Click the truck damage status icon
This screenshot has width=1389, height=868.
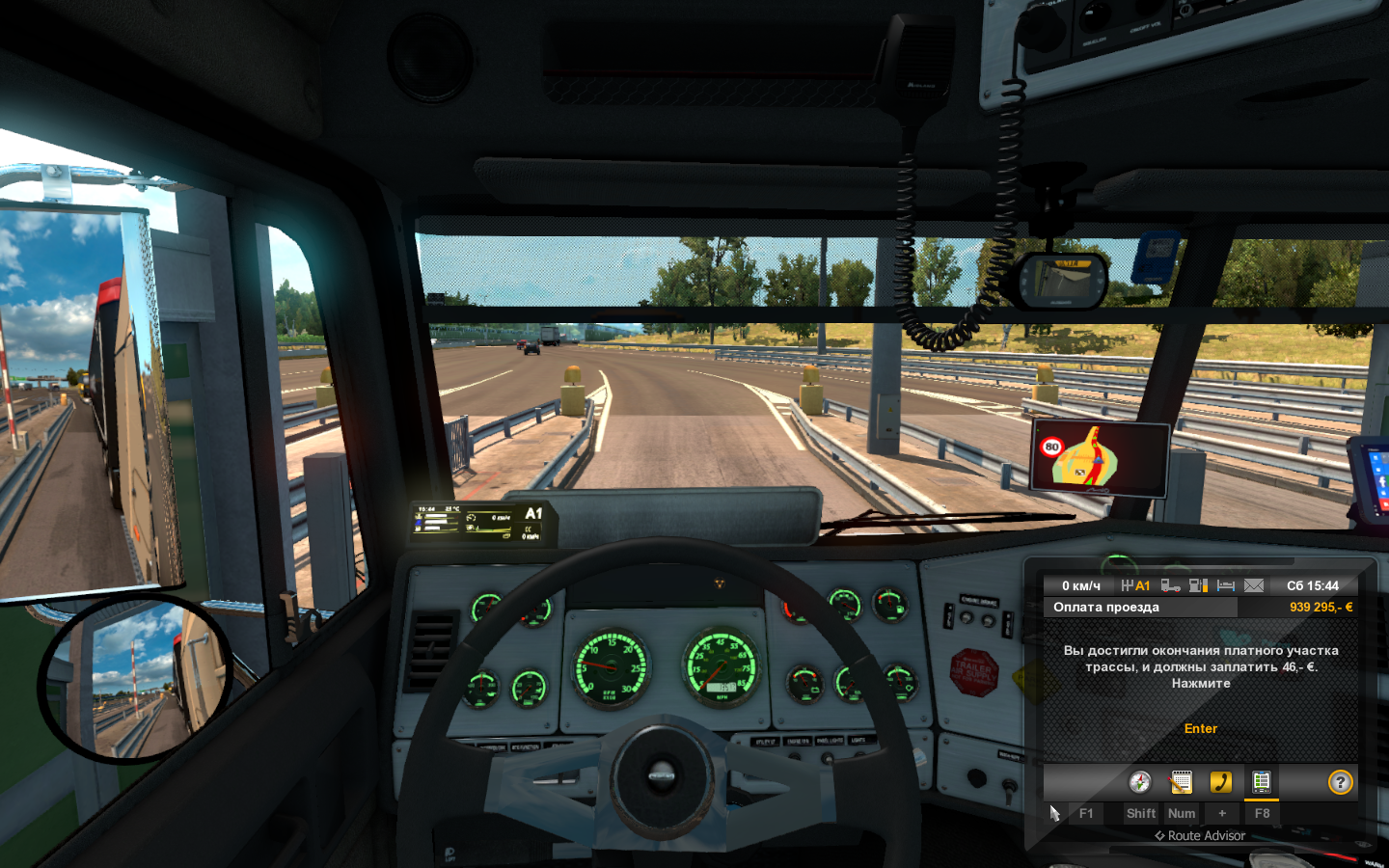1170,585
